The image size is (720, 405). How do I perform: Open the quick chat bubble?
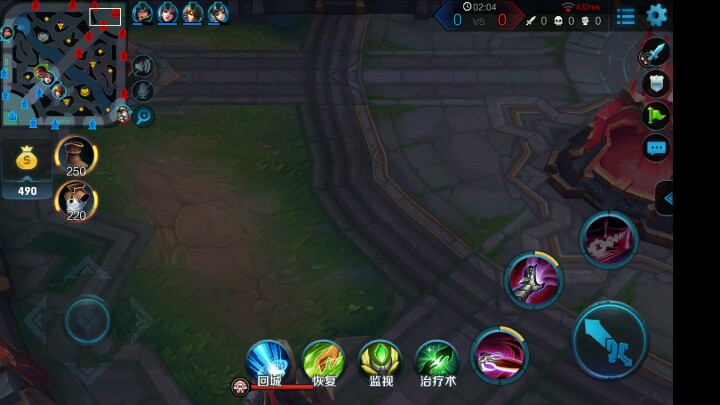656,148
